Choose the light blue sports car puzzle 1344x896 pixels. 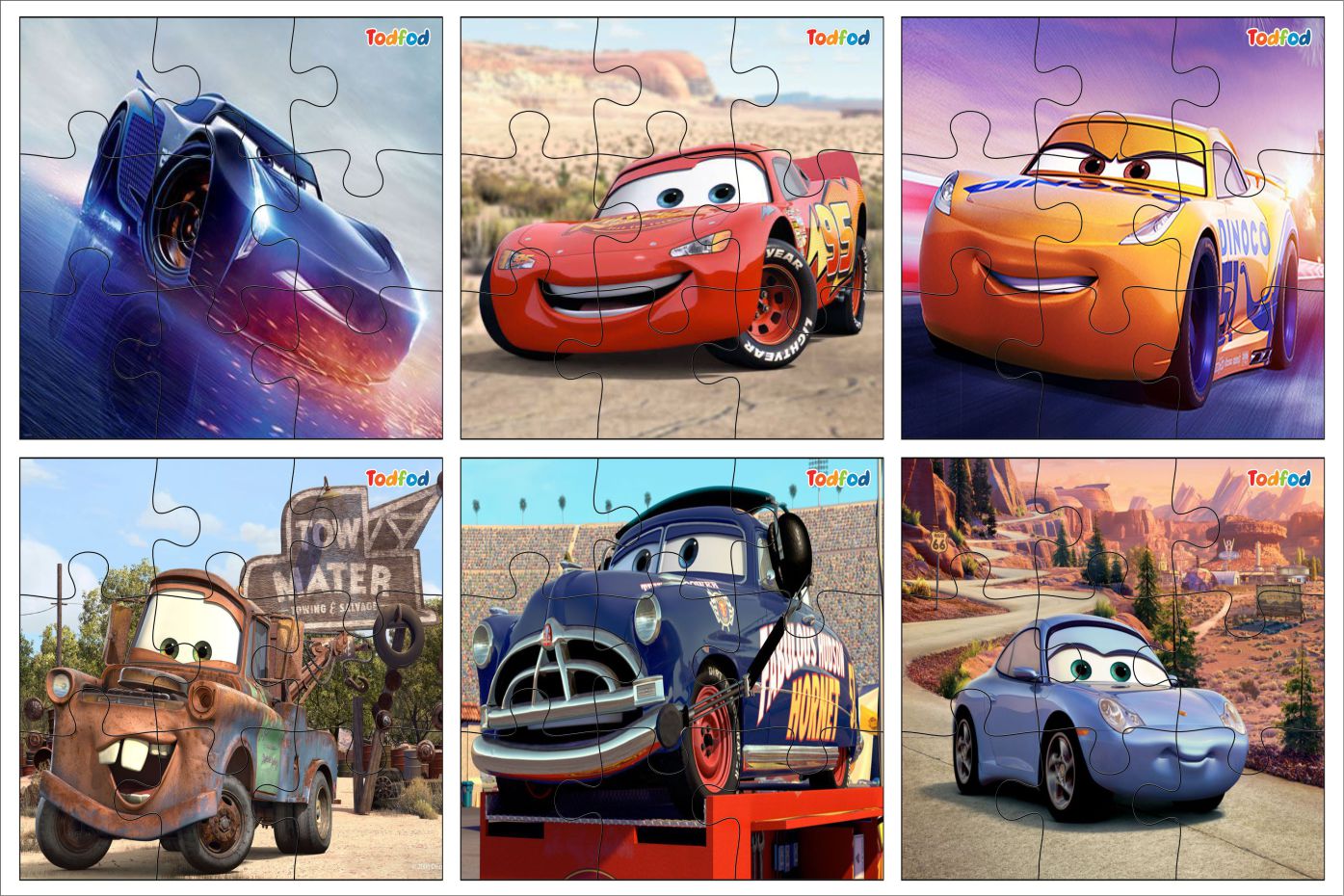point(1112,669)
